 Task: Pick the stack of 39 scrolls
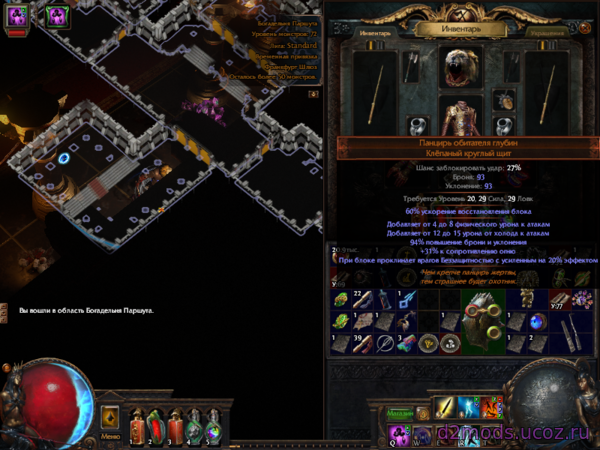[359, 343]
